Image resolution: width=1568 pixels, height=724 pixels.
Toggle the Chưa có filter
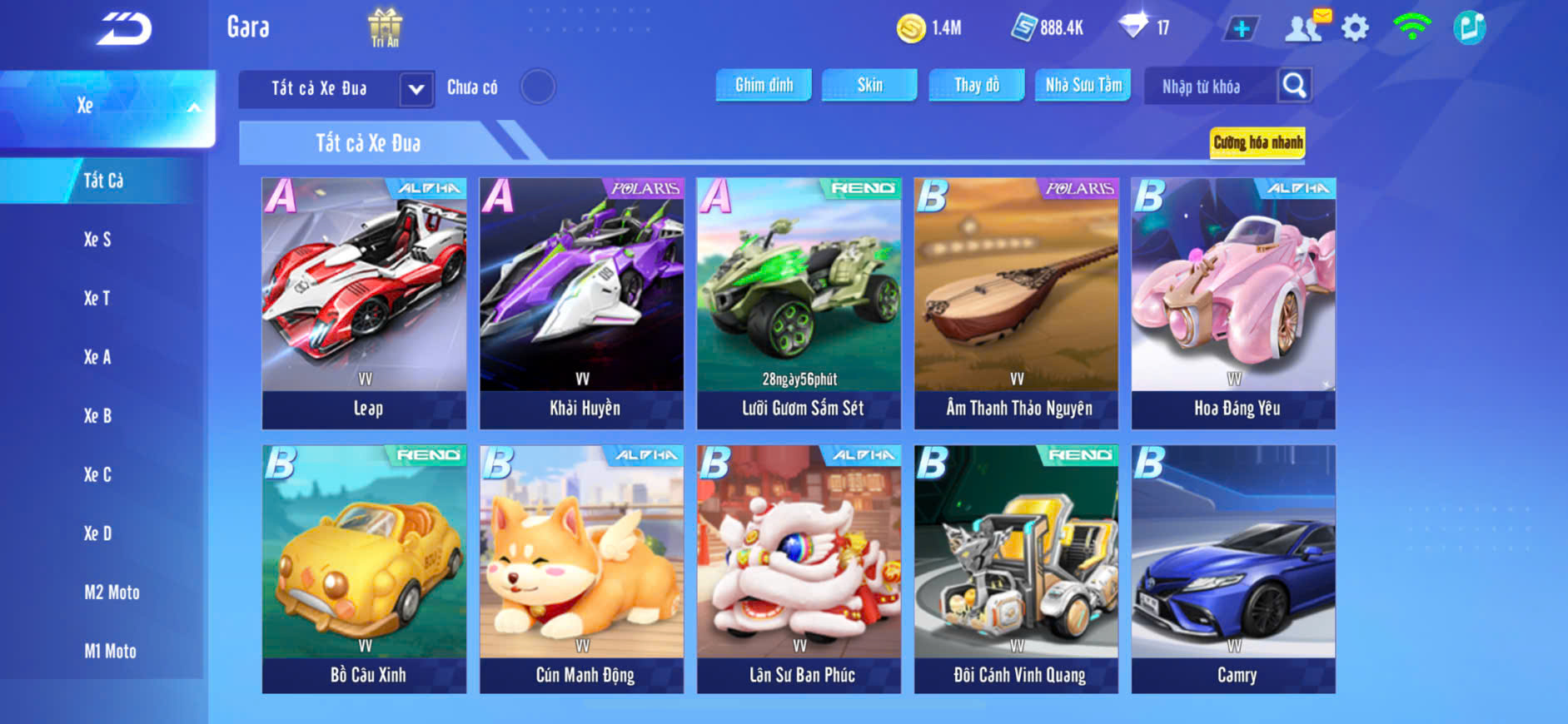point(537,87)
